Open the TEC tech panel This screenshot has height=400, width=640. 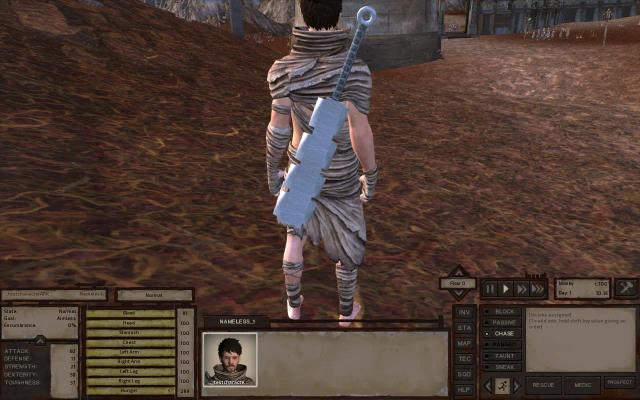tap(464, 357)
